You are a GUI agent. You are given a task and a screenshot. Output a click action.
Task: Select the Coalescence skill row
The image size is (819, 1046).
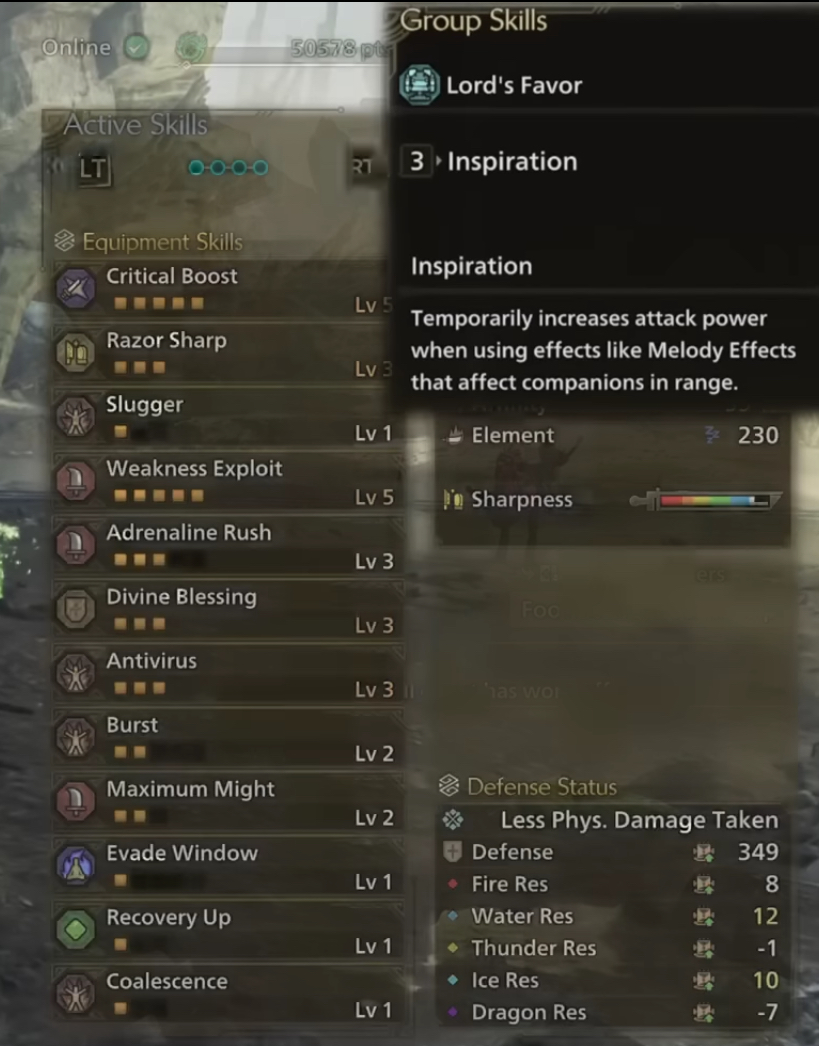click(x=228, y=992)
